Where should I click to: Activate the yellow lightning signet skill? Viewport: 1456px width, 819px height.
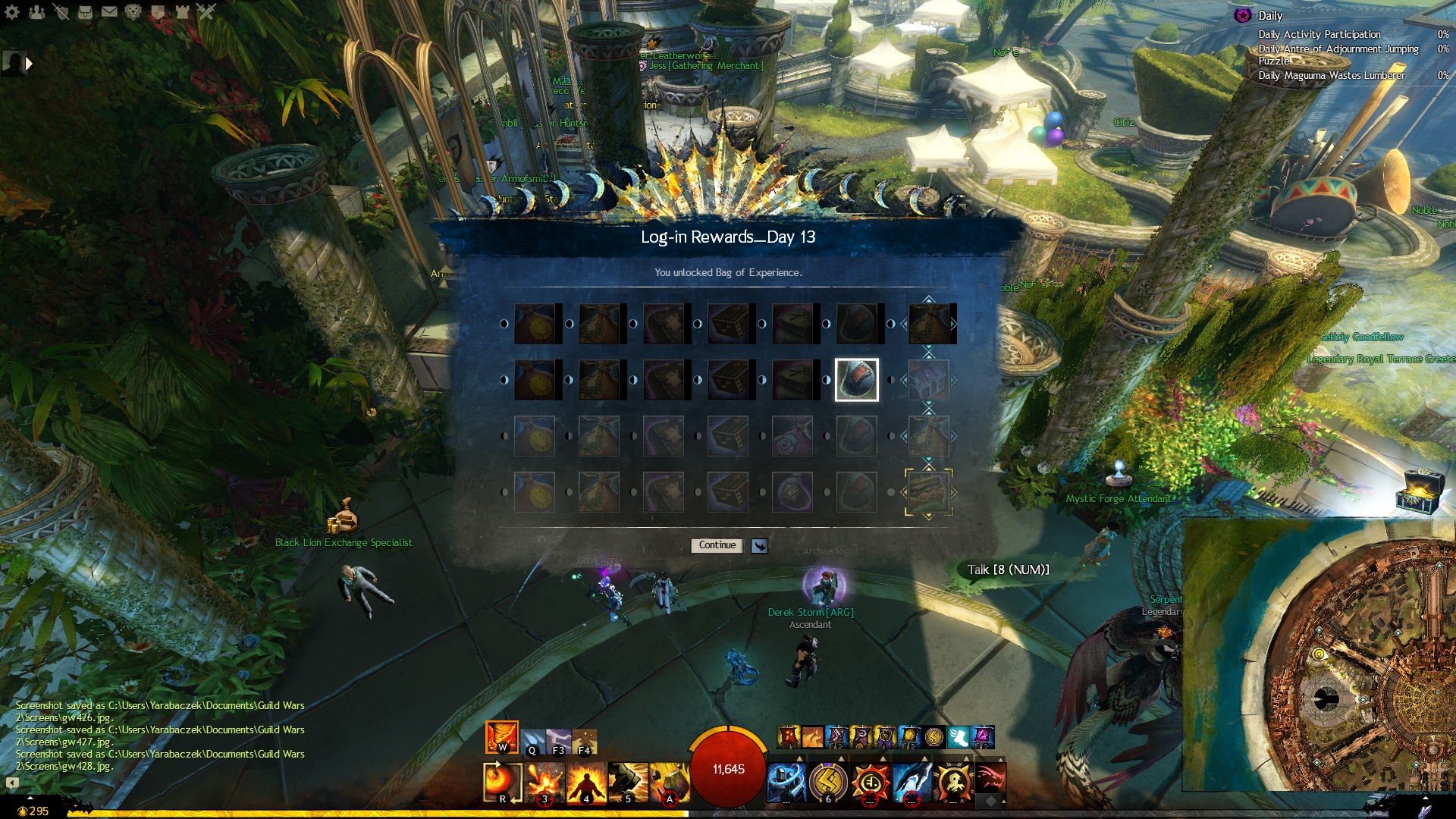coord(828,782)
